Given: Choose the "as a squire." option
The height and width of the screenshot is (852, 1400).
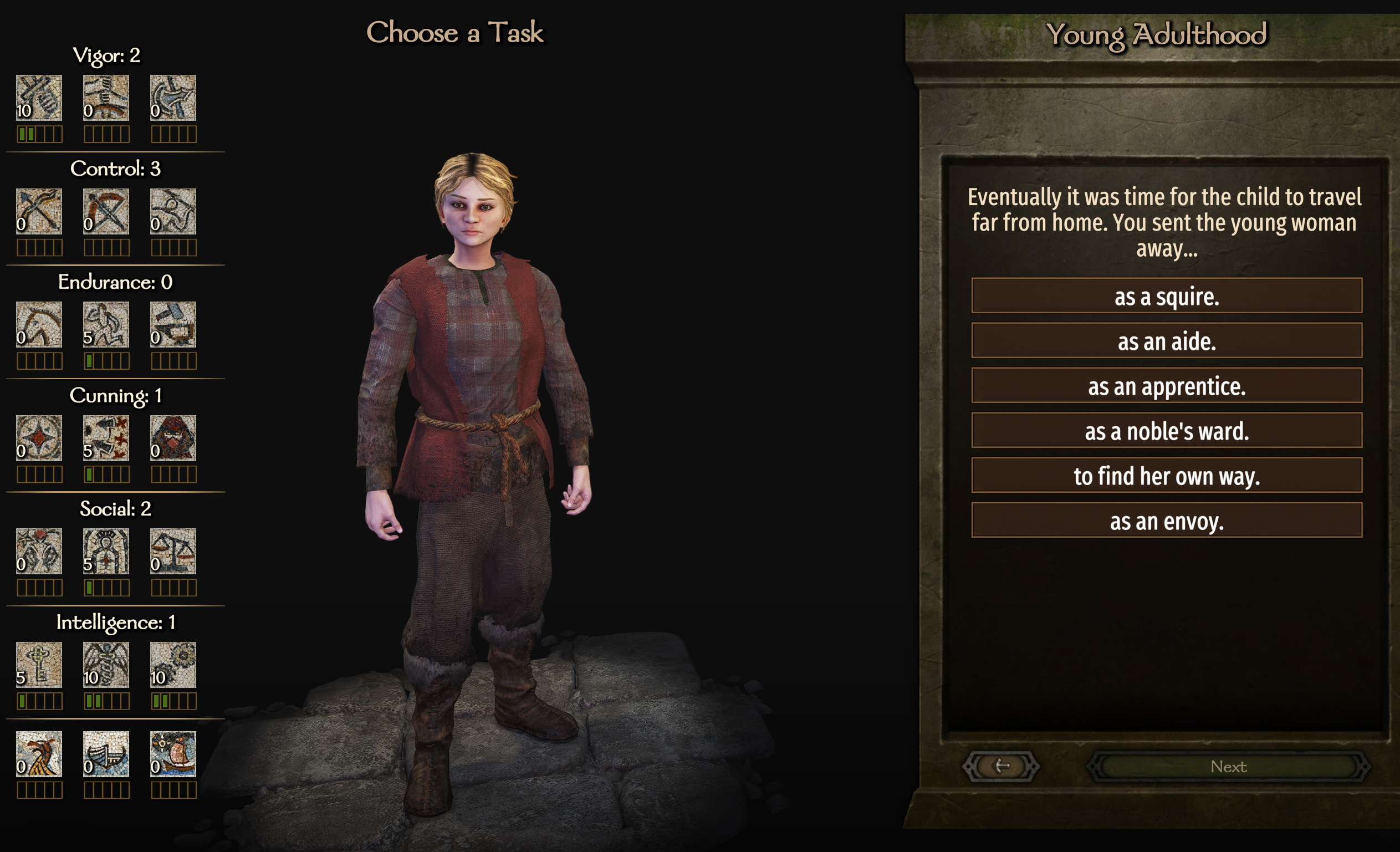Looking at the screenshot, I should (x=1166, y=295).
